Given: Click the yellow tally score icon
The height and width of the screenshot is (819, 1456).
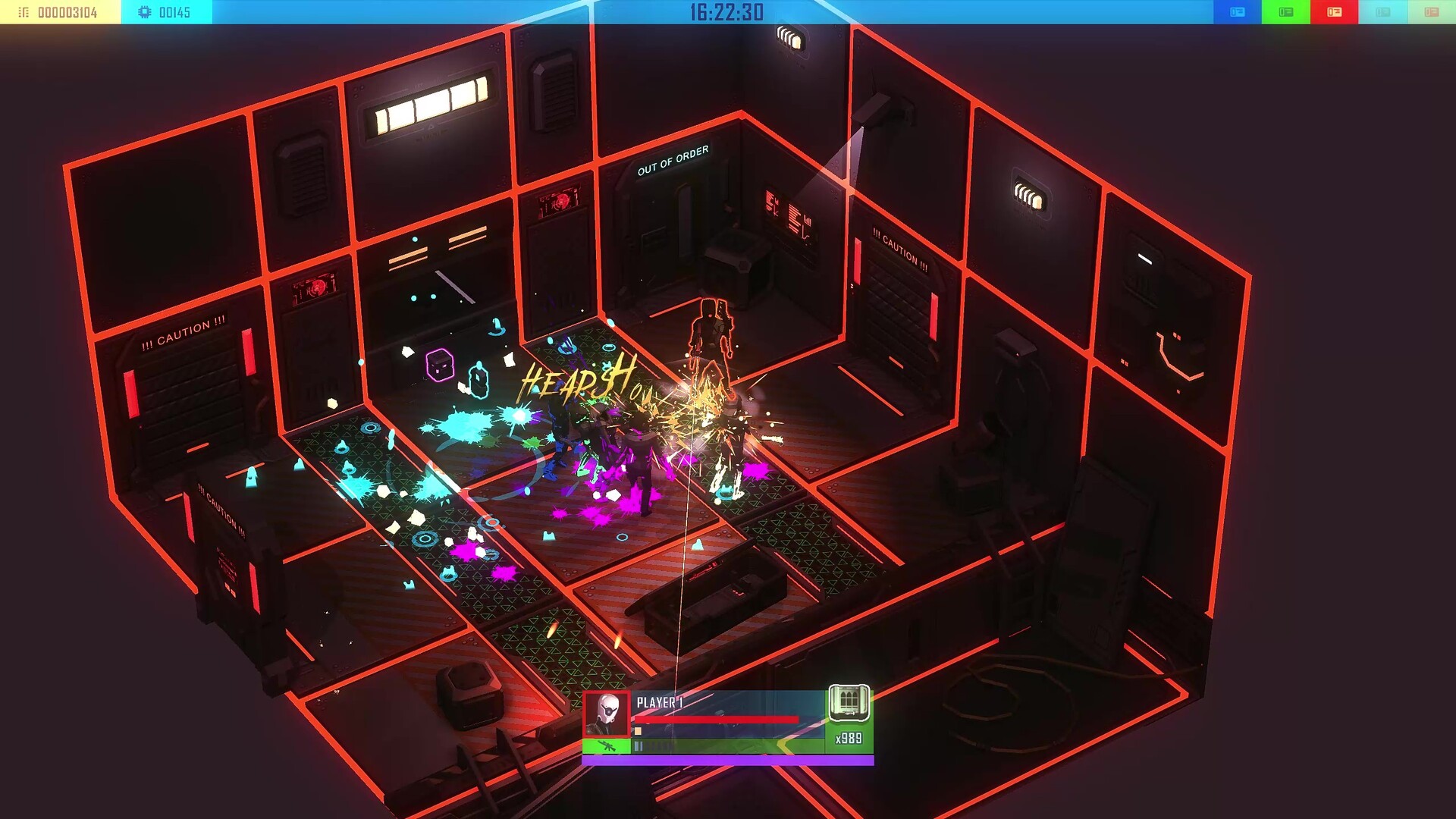Looking at the screenshot, I should [23, 11].
